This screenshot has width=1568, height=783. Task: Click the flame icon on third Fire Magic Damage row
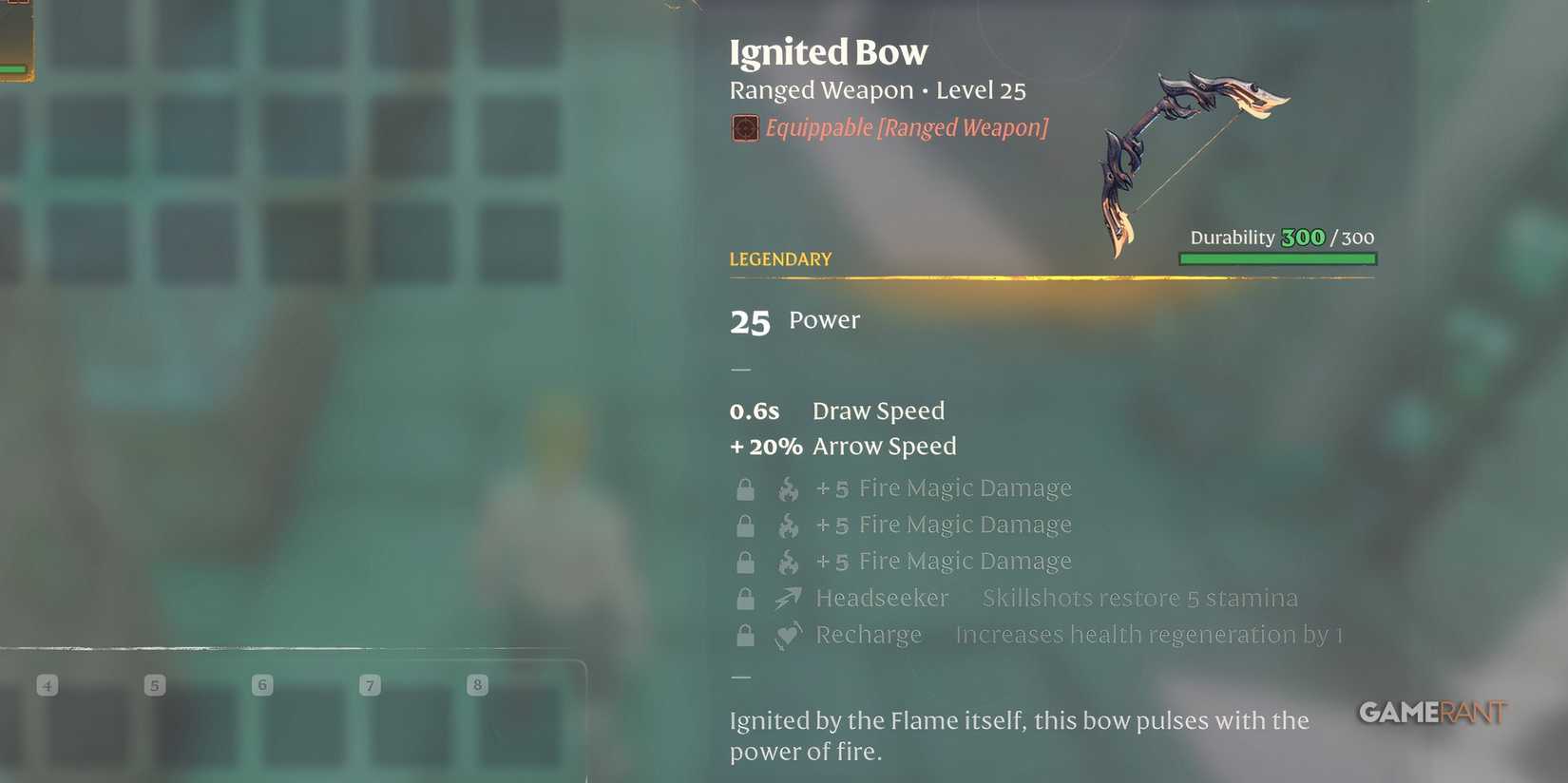789,562
